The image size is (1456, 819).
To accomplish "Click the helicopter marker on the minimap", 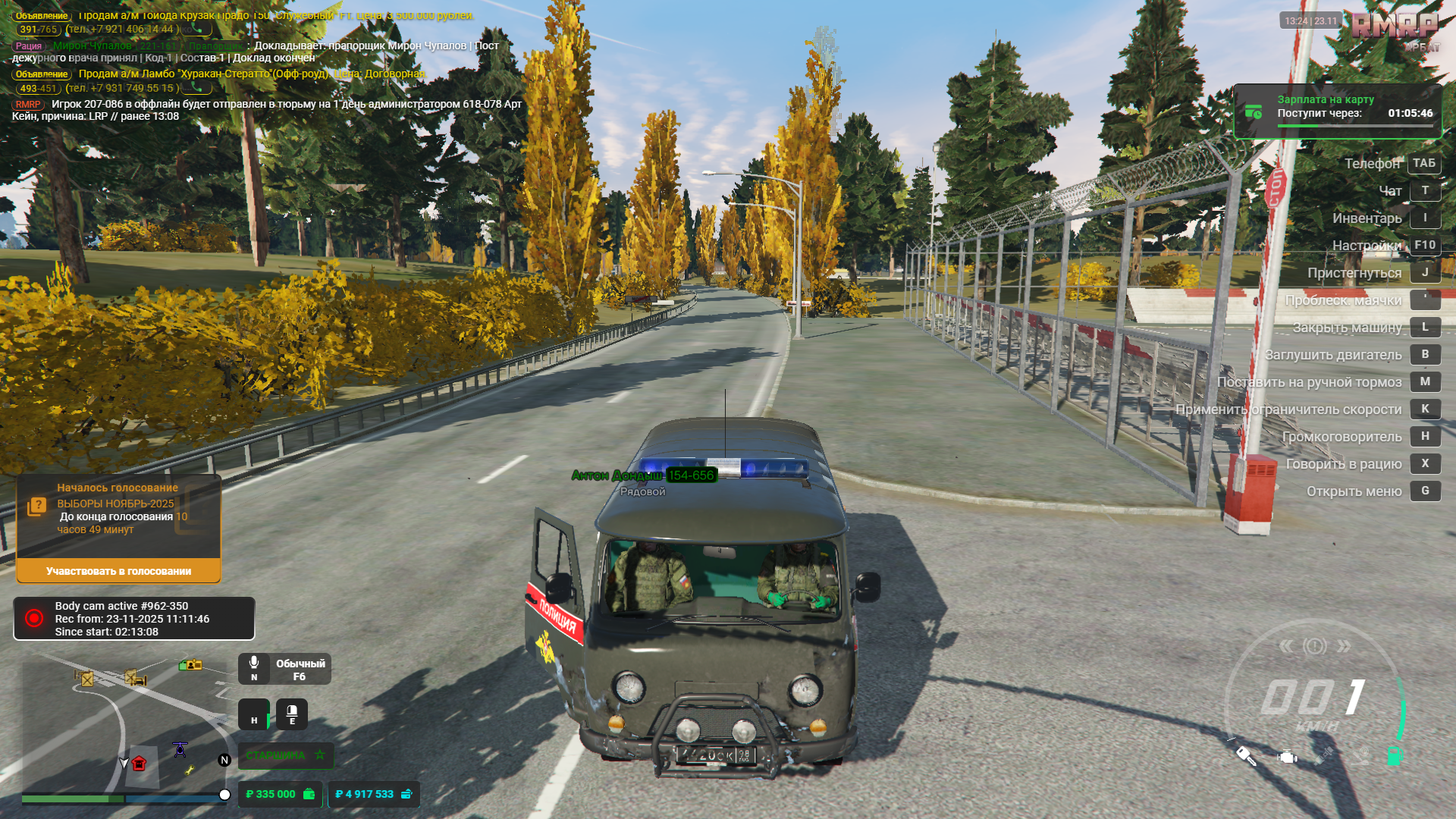I will click(x=180, y=750).
